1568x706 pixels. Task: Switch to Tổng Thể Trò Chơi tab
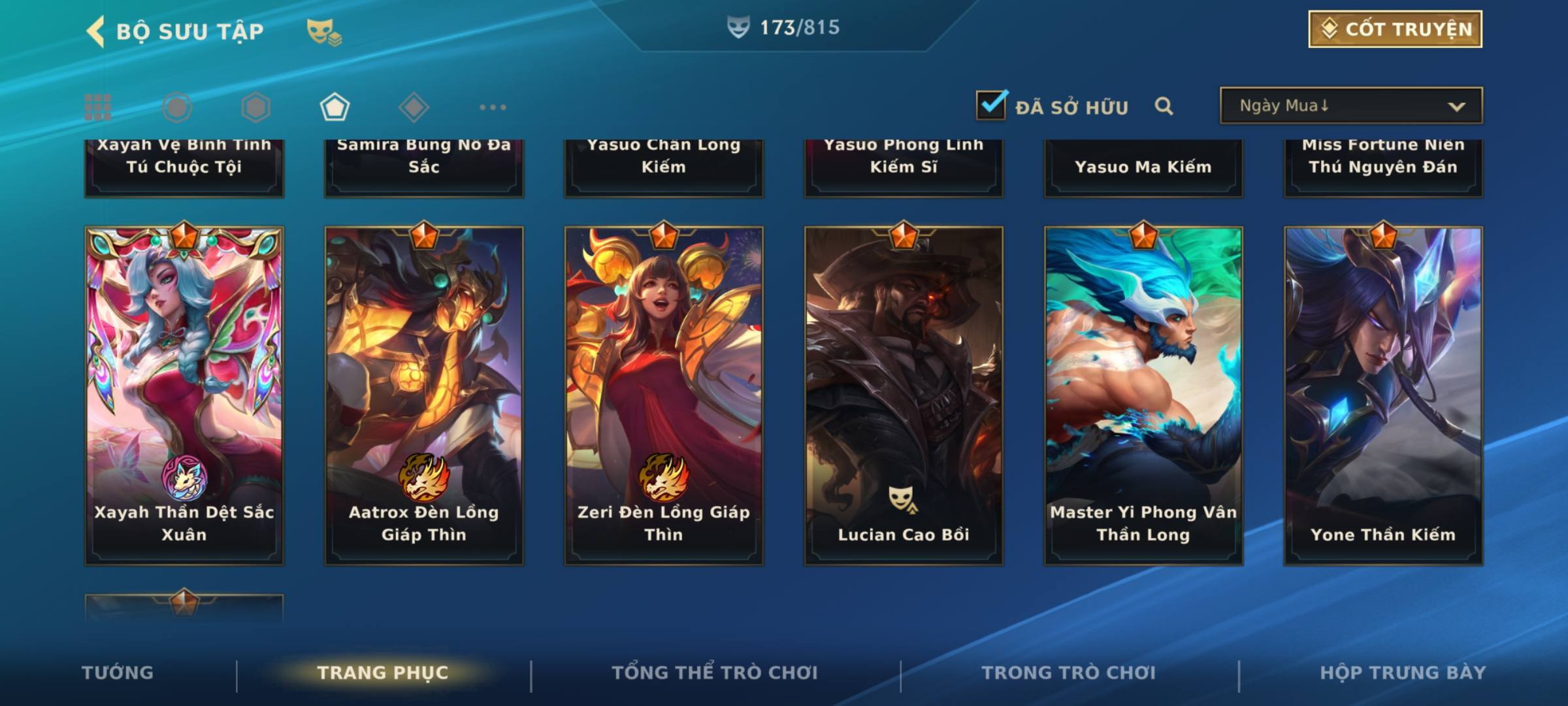pyautogui.click(x=715, y=673)
